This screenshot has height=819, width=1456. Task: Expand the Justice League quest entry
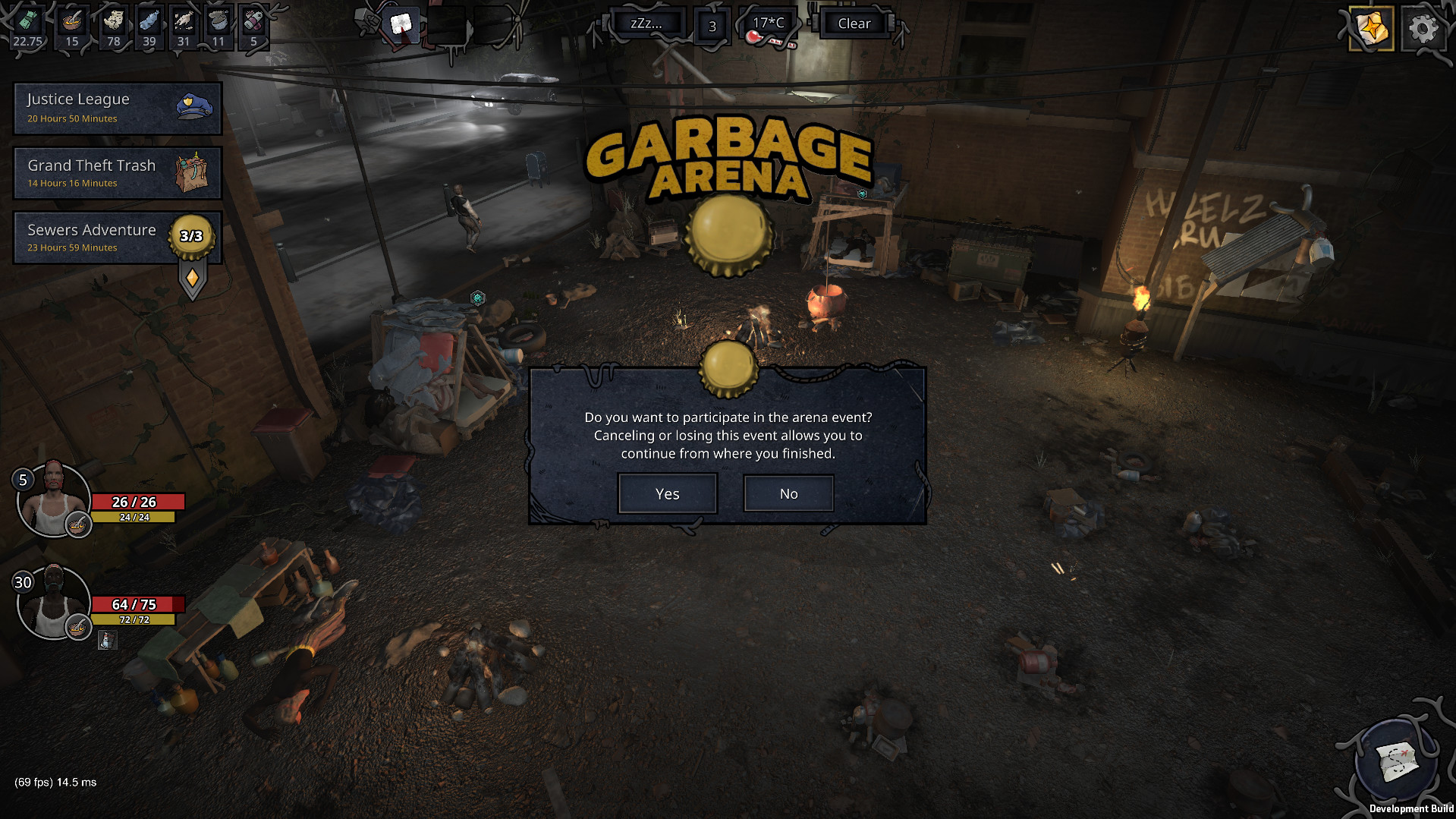pyautogui.click(x=118, y=107)
